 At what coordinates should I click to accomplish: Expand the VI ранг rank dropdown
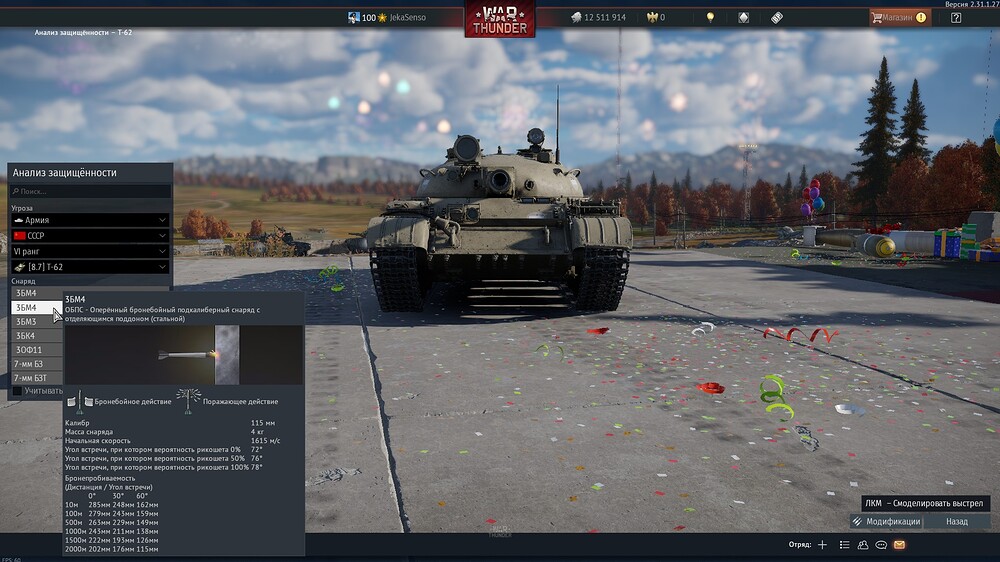(89, 251)
